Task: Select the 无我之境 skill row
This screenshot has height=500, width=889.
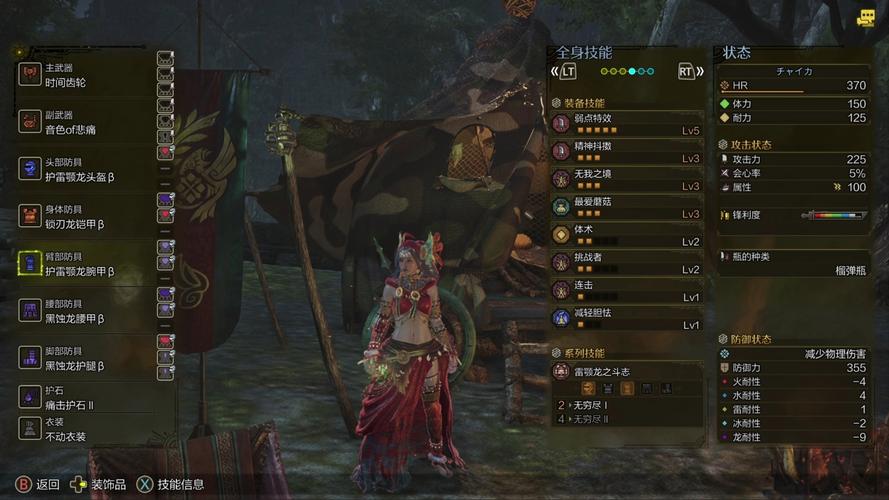Action: coord(627,180)
